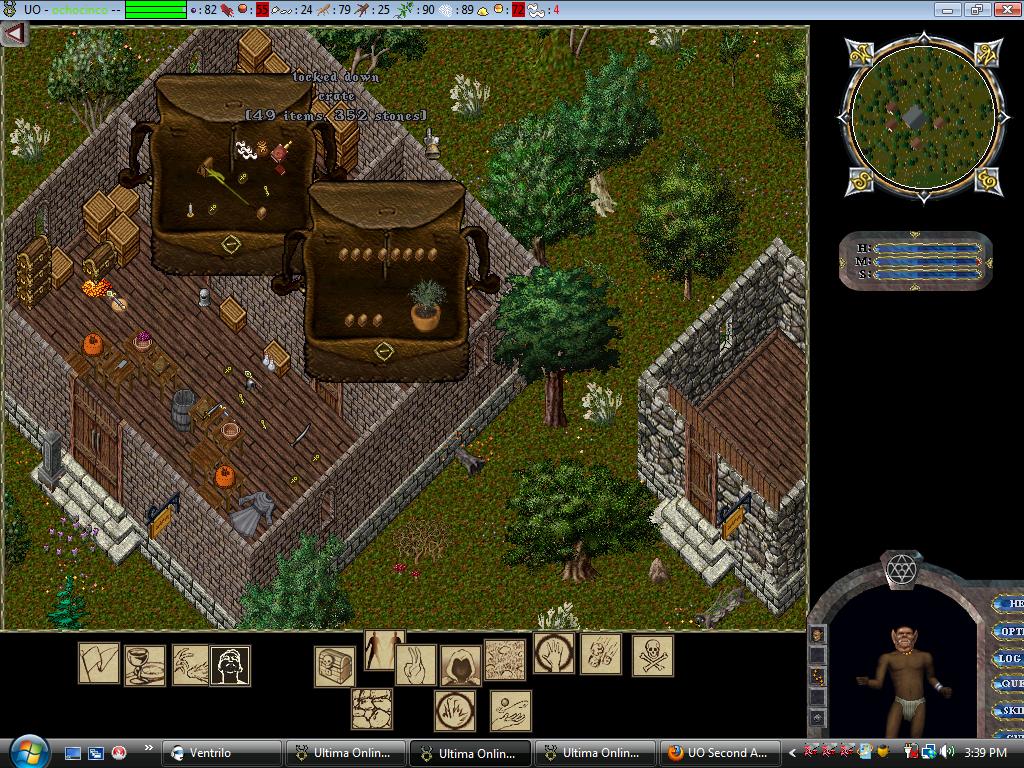Activate the skull and crossbones spell icon
1024x768 pixels.
(652, 657)
